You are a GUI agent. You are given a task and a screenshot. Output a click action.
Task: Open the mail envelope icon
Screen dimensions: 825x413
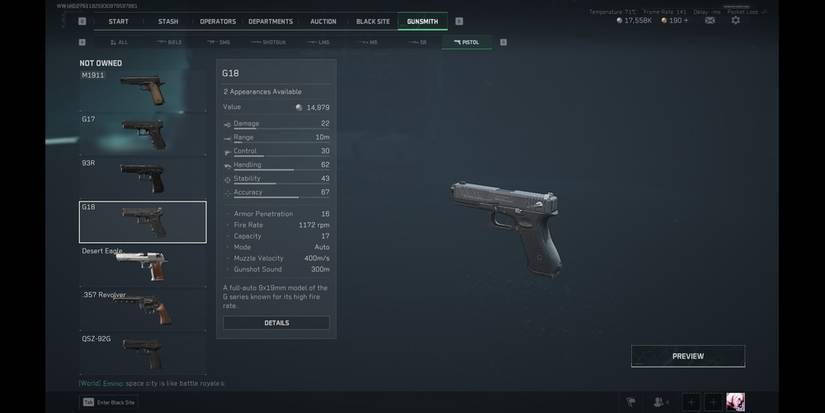[709, 20]
